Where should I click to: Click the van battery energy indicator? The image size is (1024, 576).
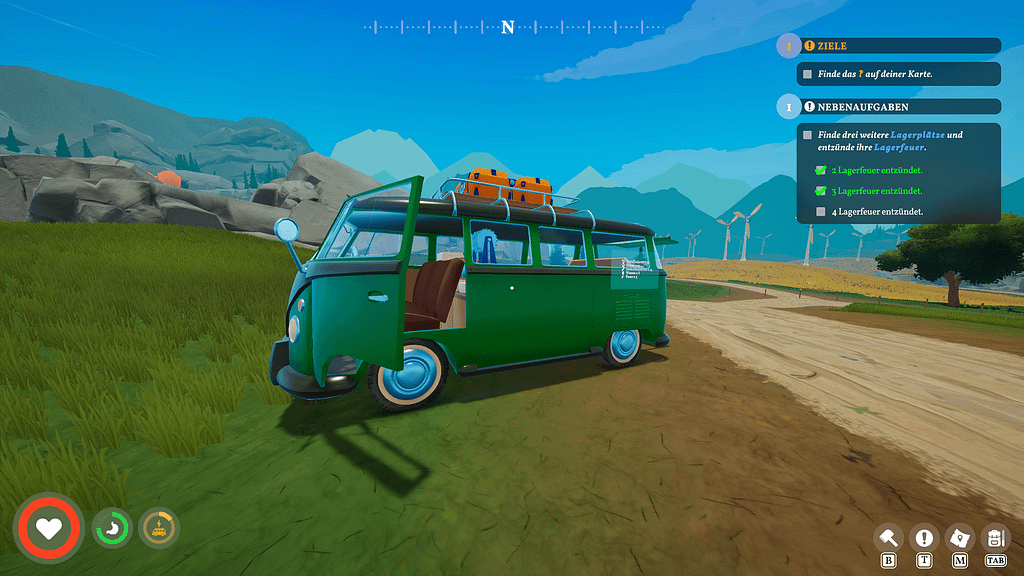pyautogui.click(x=158, y=527)
